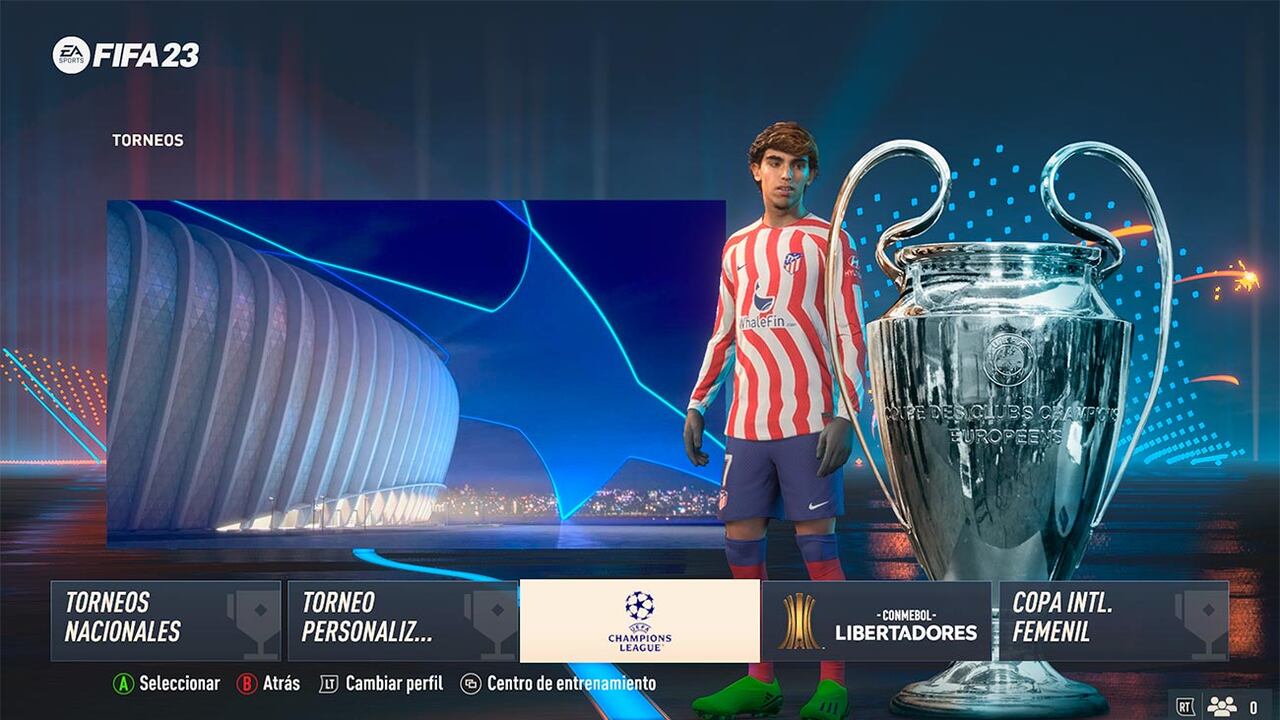Click the EA Sports logo
Screen dimensions: 1280x720
[x=73, y=55]
